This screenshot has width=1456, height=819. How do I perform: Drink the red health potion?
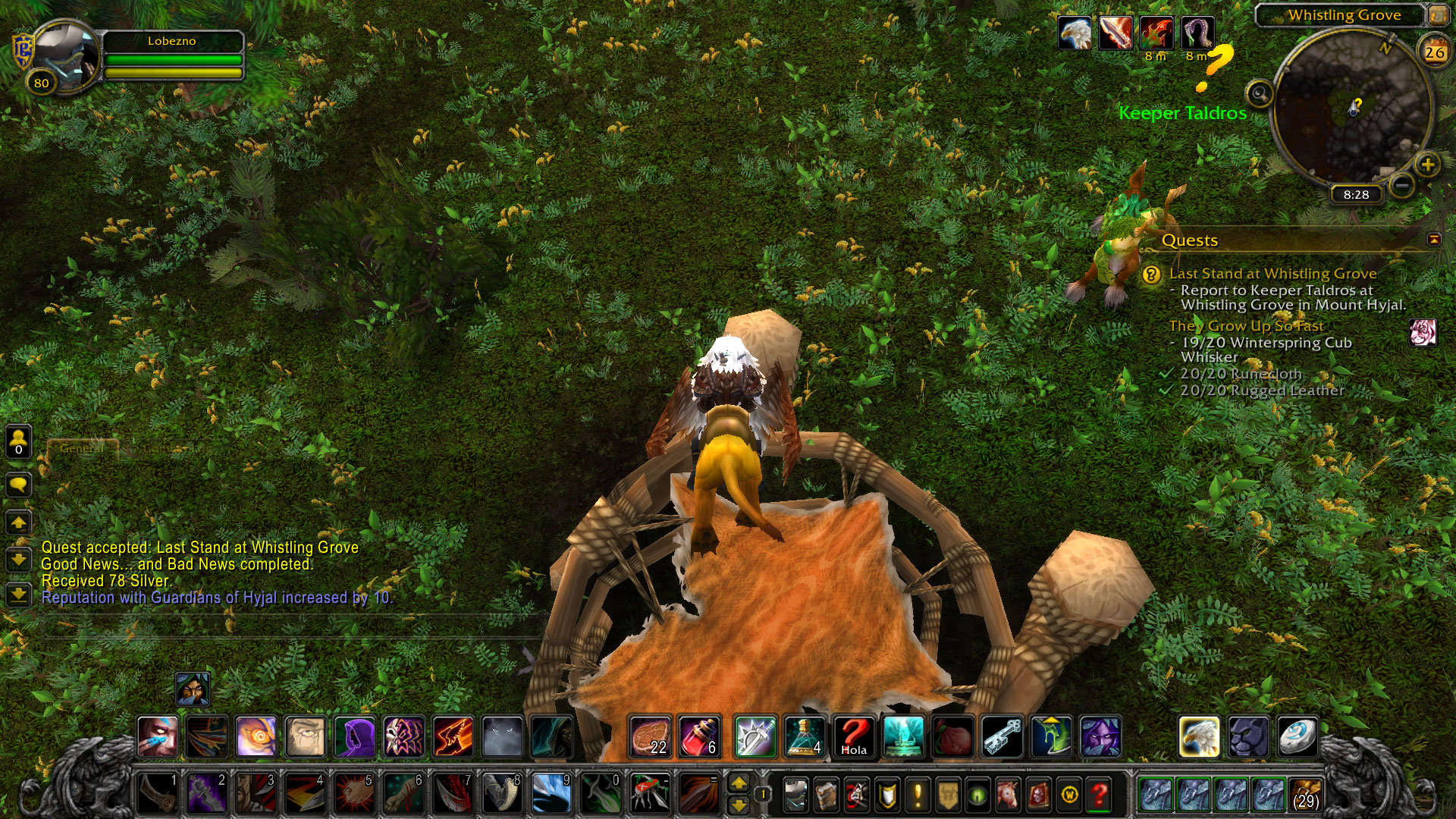(x=699, y=736)
